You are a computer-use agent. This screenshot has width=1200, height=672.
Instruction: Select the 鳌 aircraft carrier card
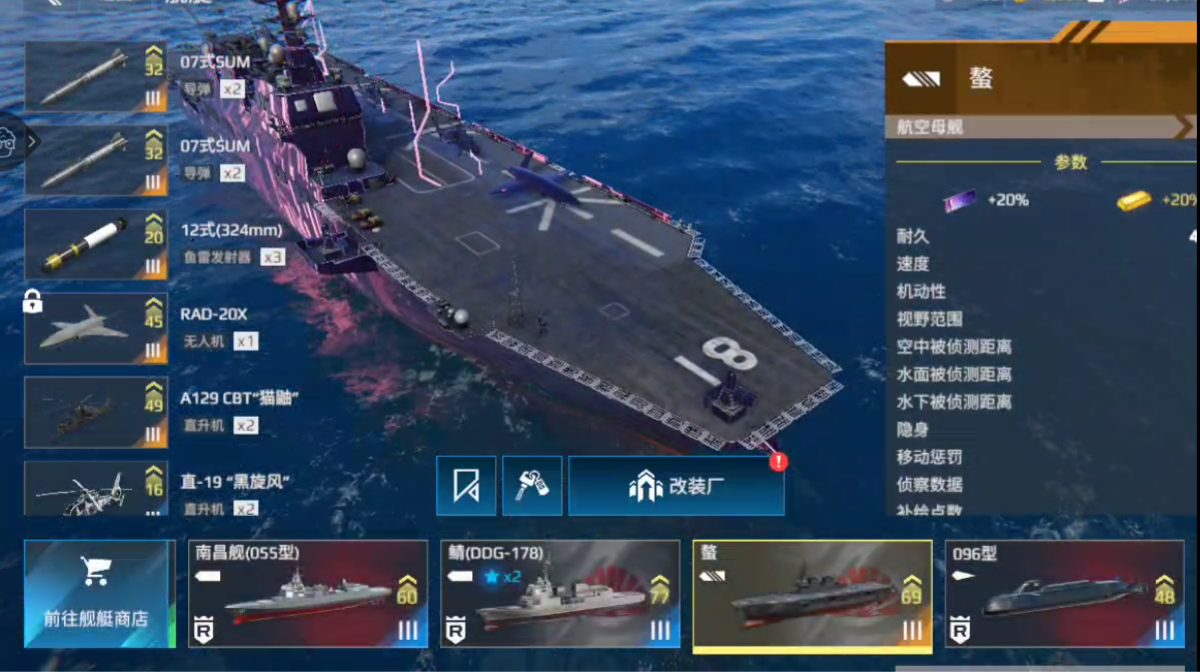pyautogui.click(x=812, y=595)
